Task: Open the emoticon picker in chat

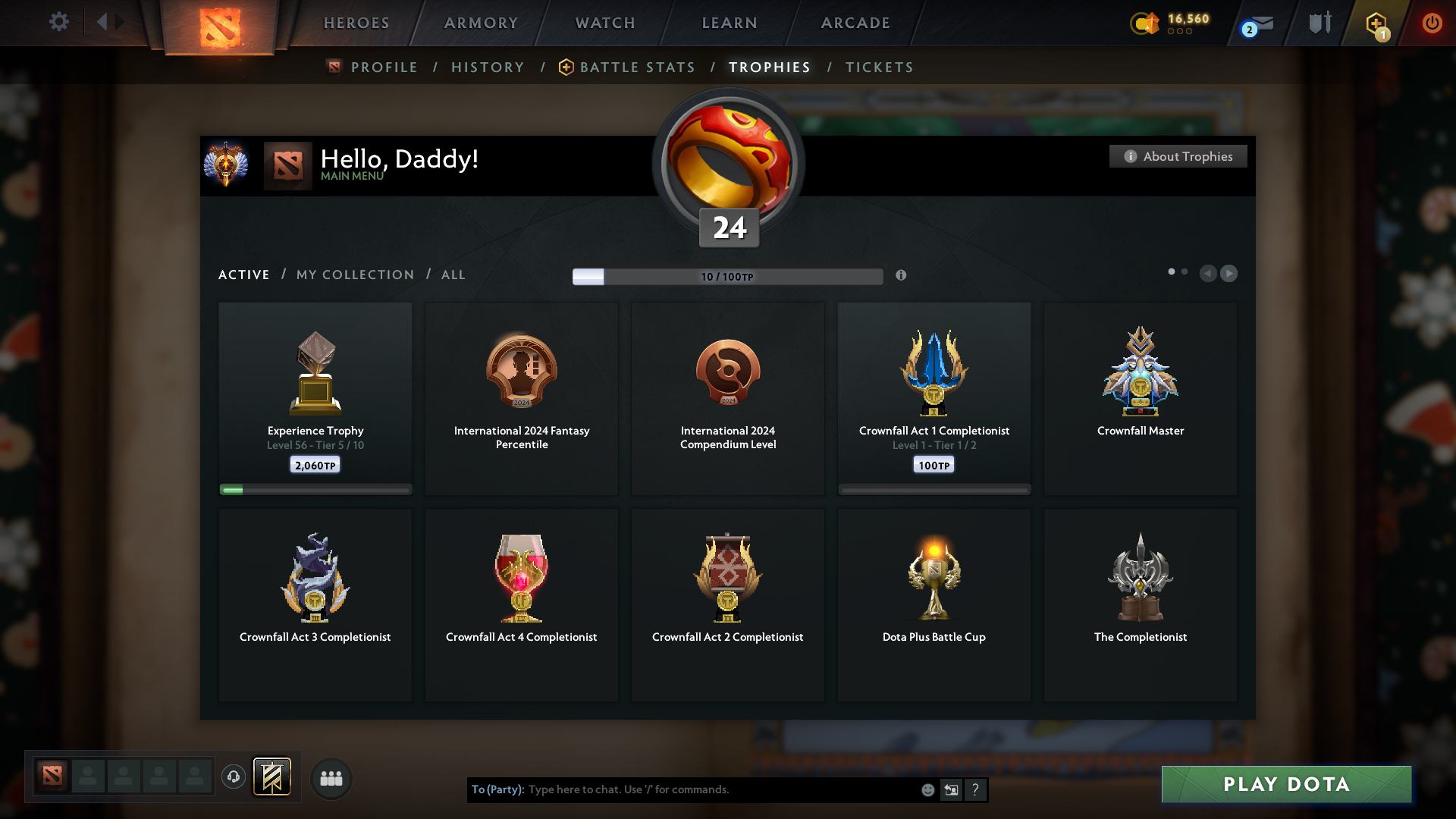Action: [927, 789]
